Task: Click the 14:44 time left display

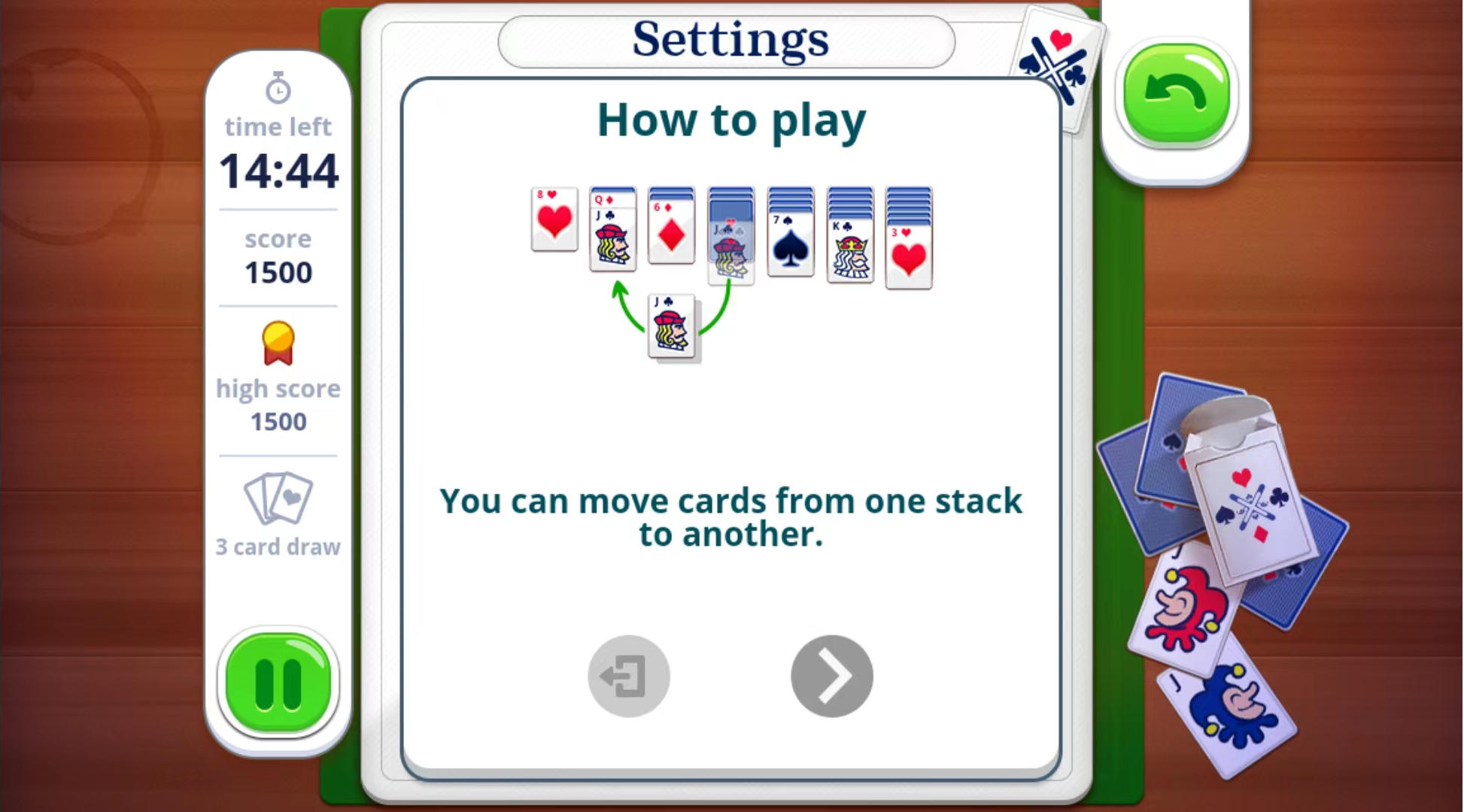Action: pyautogui.click(x=278, y=170)
